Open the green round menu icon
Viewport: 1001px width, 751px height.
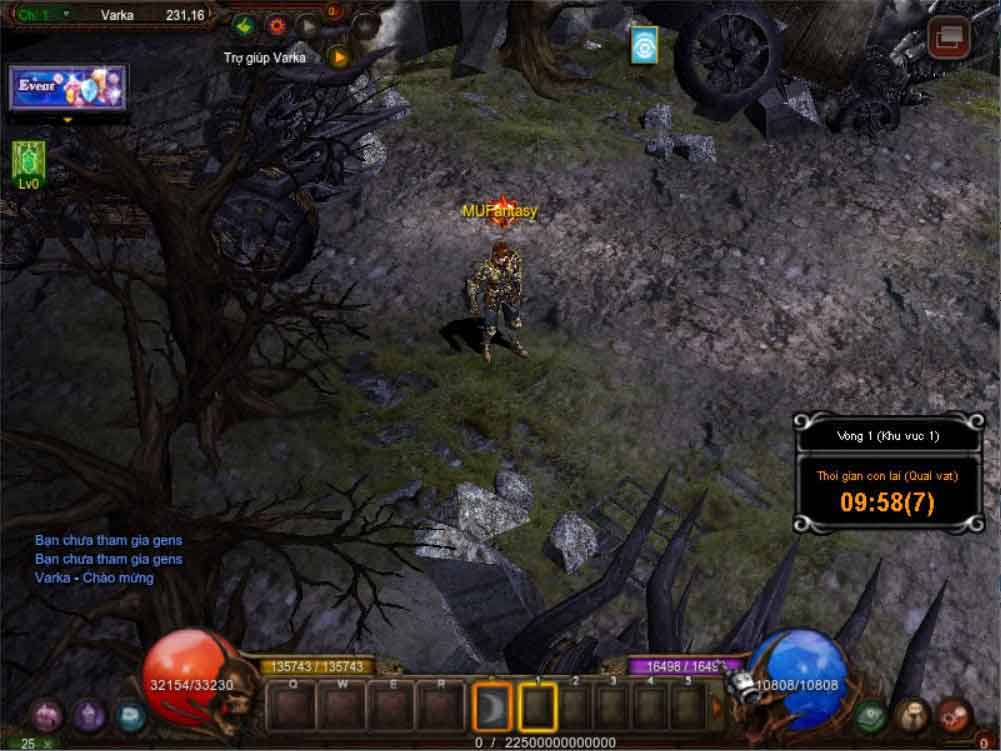pyautogui.click(x=870, y=714)
